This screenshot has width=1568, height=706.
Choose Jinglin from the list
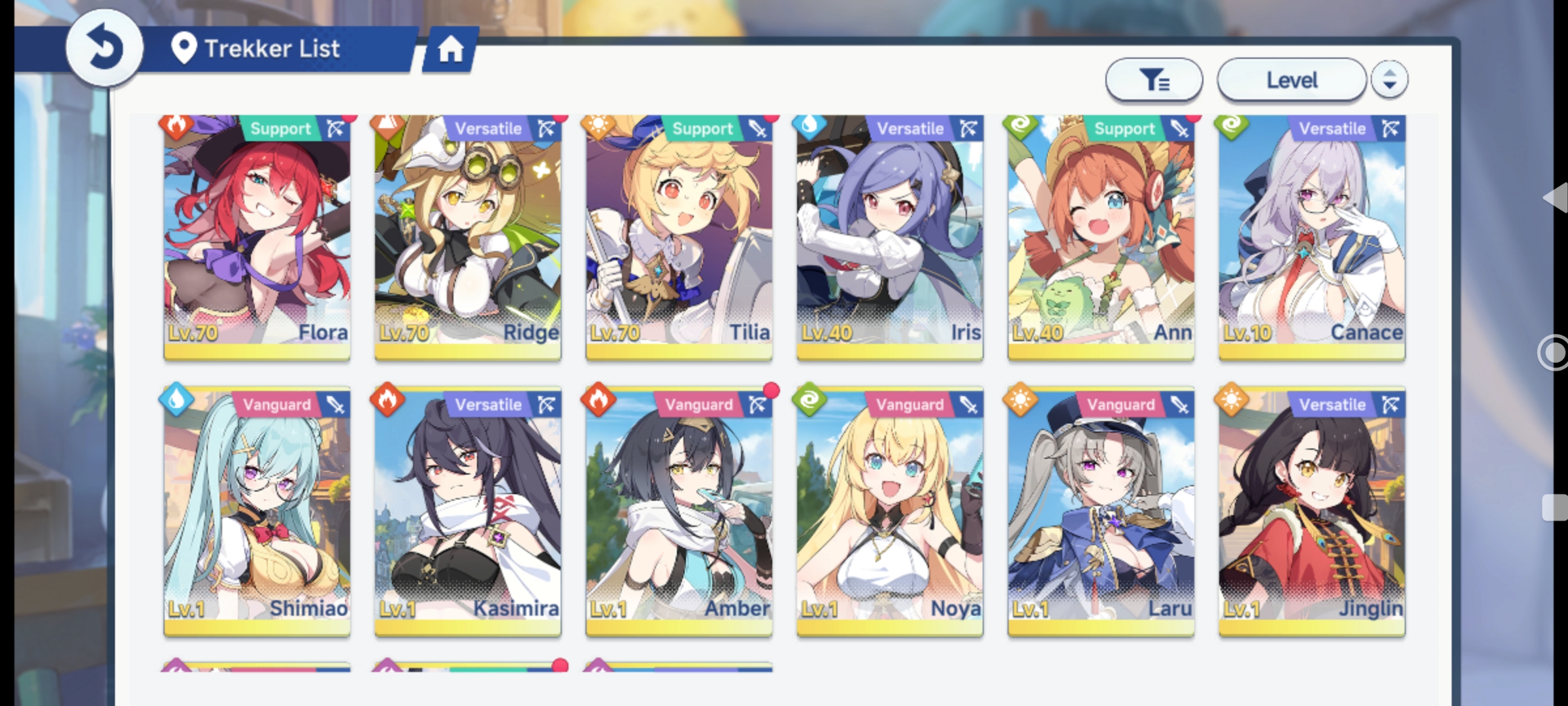(1312, 513)
